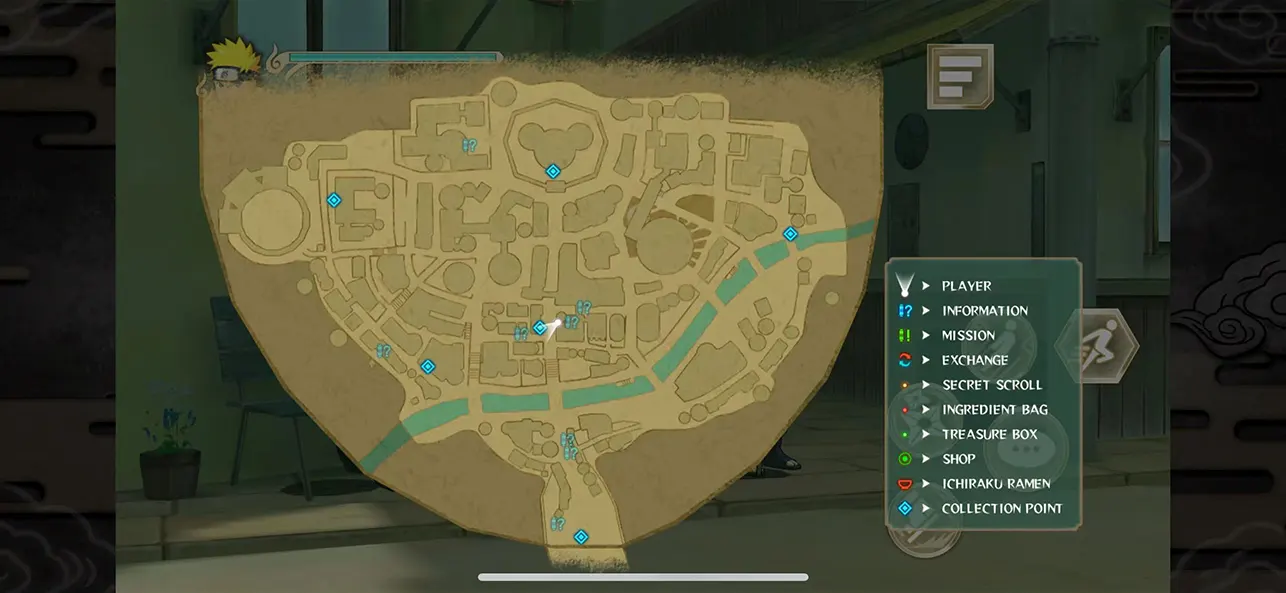This screenshot has width=1286, height=593.
Task: Tap the running figure sprint button
Action: click(x=1099, y=346)
